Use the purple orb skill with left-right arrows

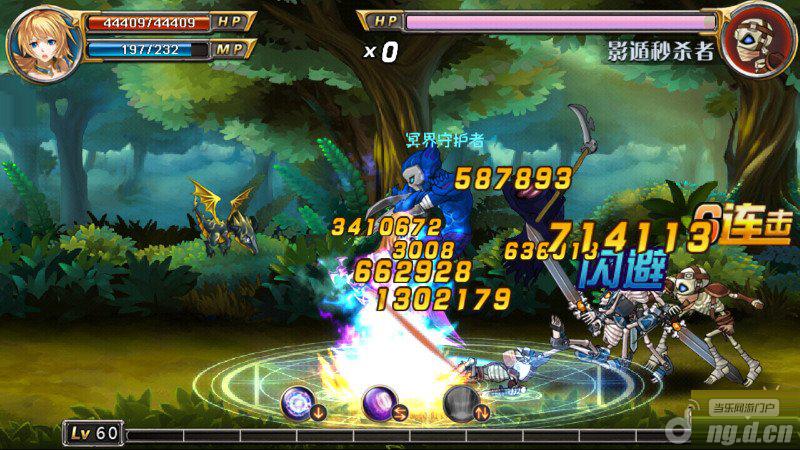click(379, 402)
